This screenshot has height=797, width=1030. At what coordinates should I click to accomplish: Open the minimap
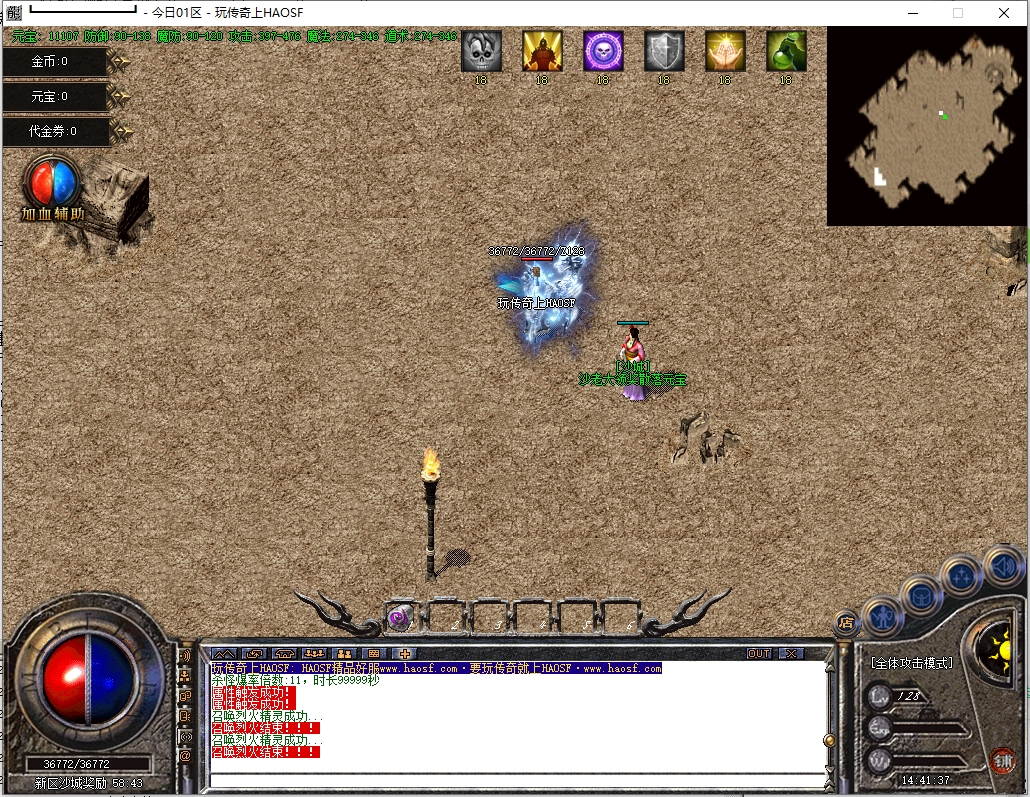coord(927,125)
